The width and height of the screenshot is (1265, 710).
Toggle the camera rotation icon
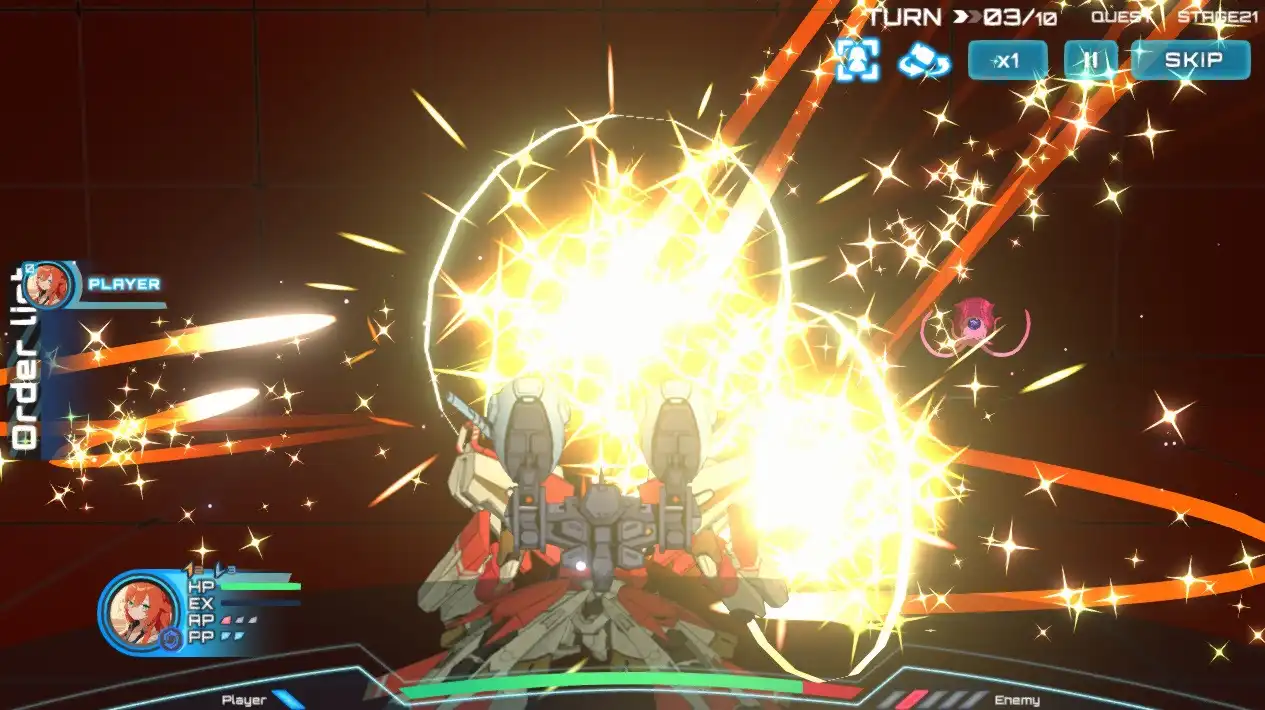coord(923,60)
